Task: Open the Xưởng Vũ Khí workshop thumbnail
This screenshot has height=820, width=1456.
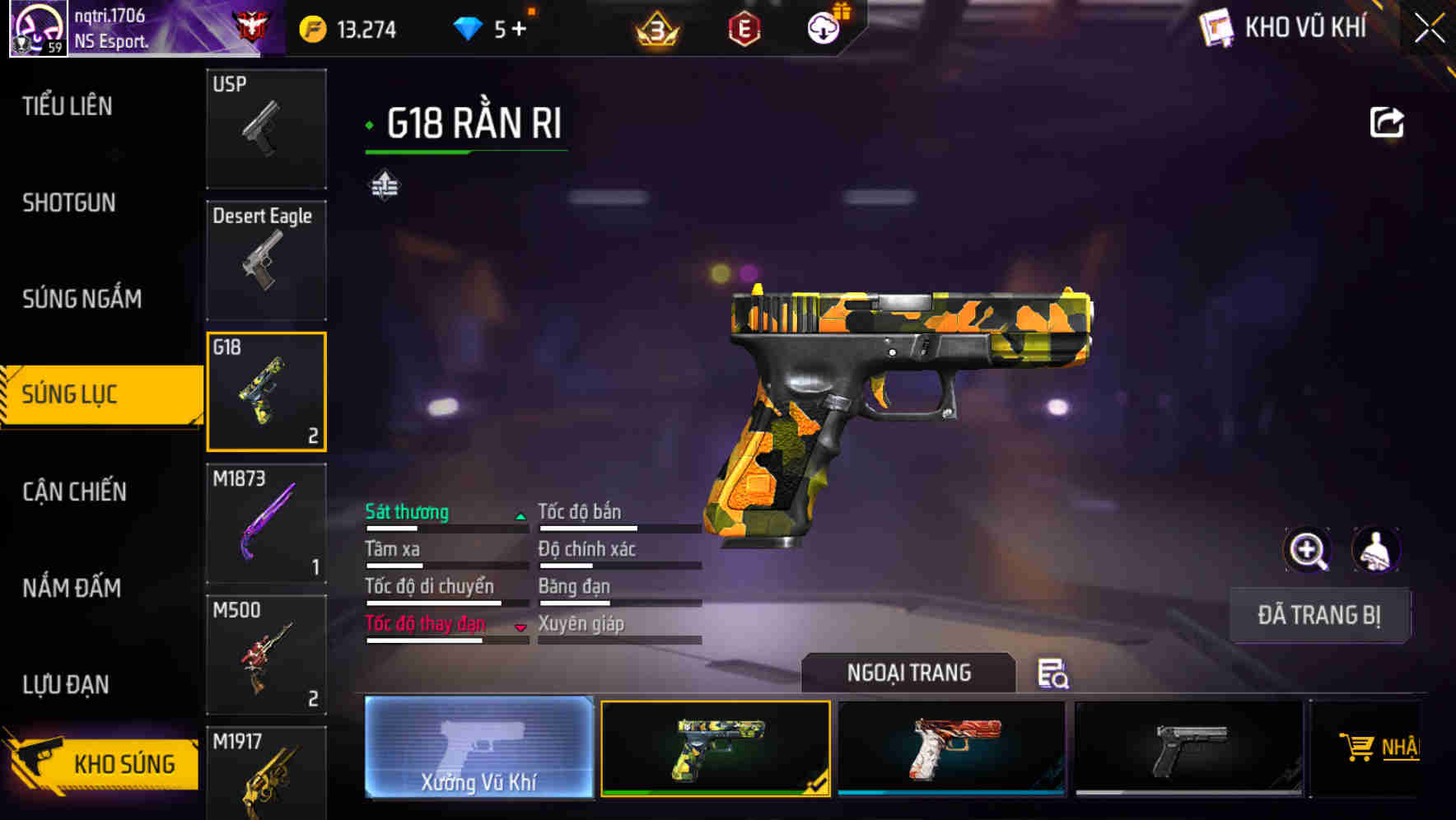Action: click(x=479, y=748)
